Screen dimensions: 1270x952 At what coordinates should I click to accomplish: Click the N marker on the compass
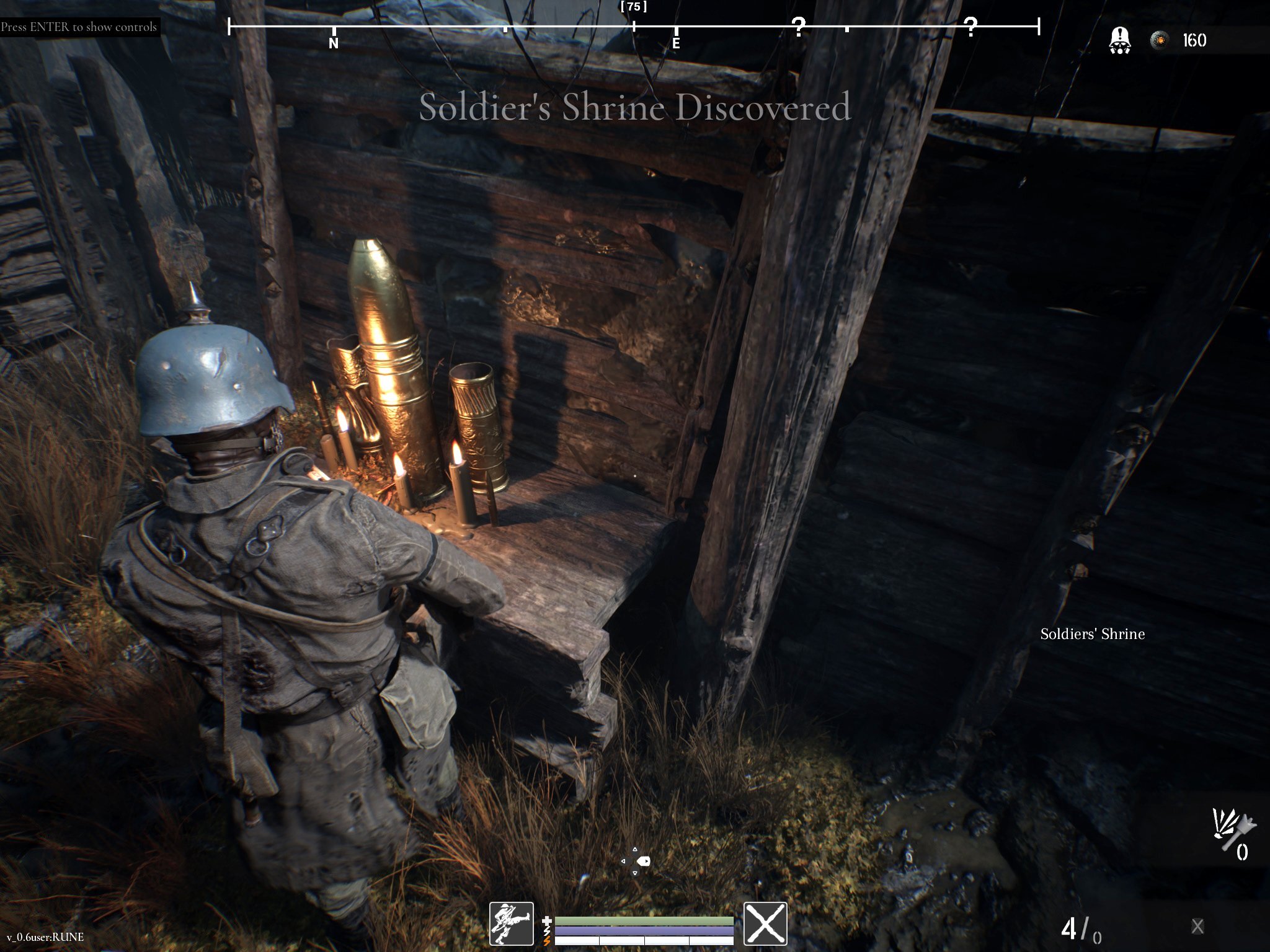tap(334, 43)
